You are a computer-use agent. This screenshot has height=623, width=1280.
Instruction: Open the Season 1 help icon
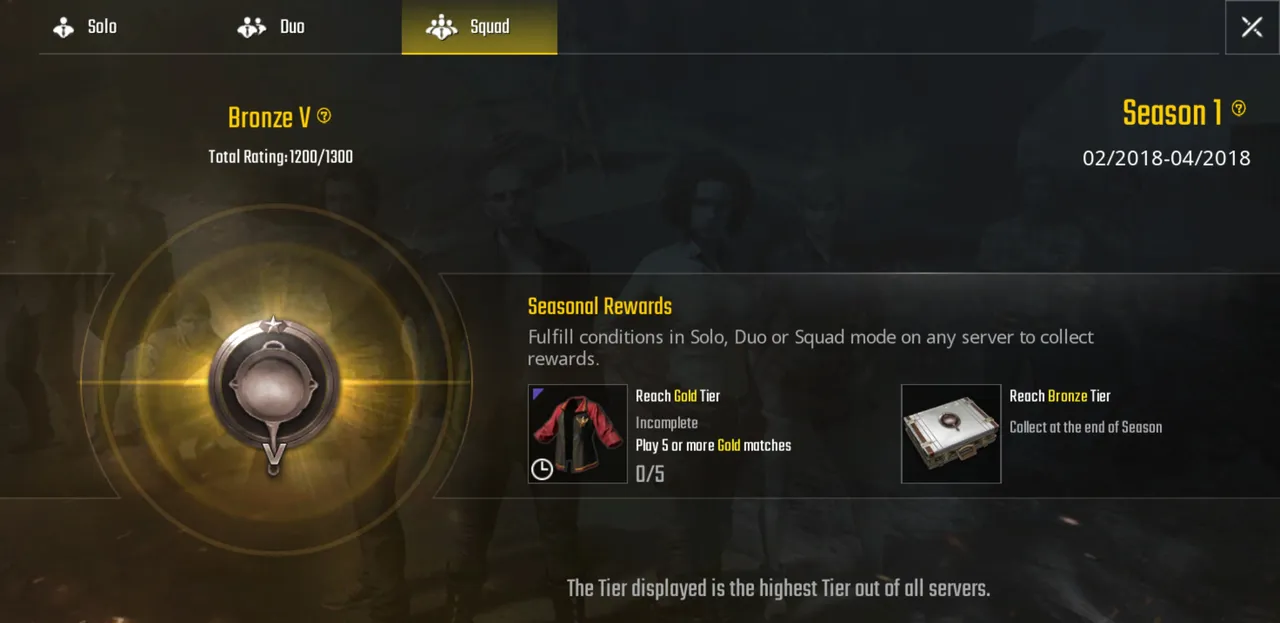1239,108
